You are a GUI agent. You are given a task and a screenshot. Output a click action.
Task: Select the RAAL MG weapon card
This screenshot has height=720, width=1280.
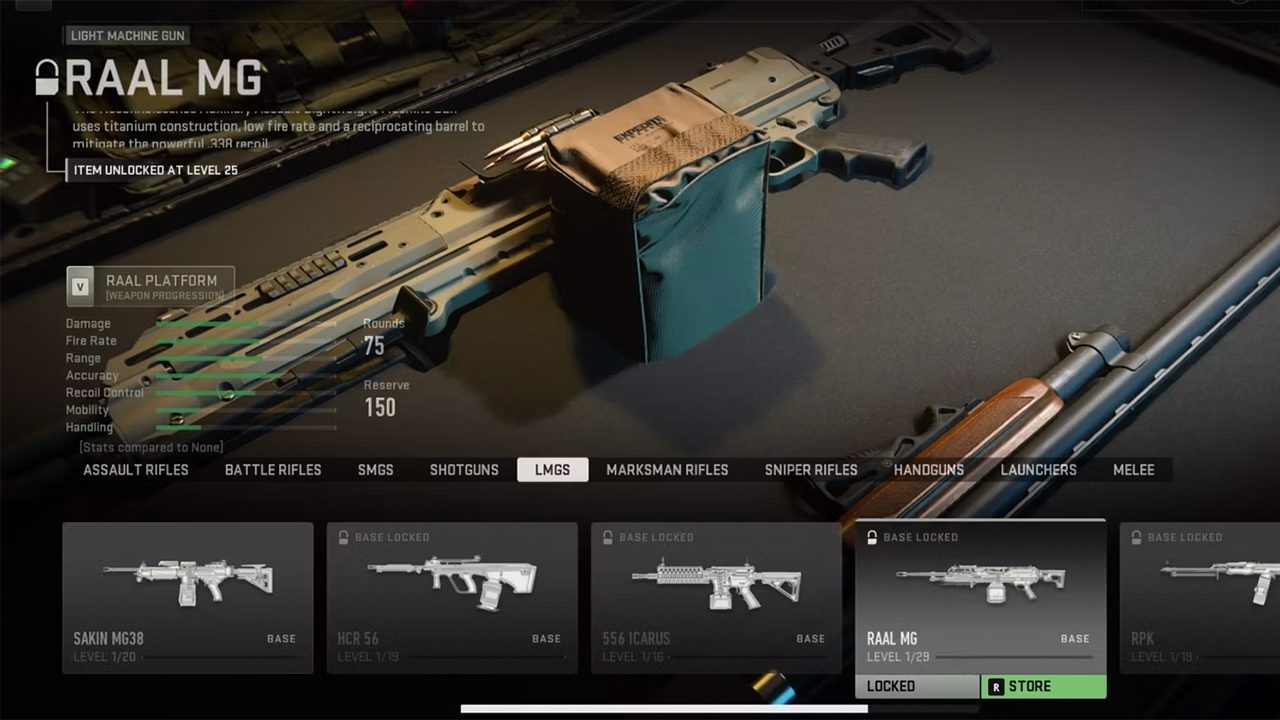tap(980, 595)
